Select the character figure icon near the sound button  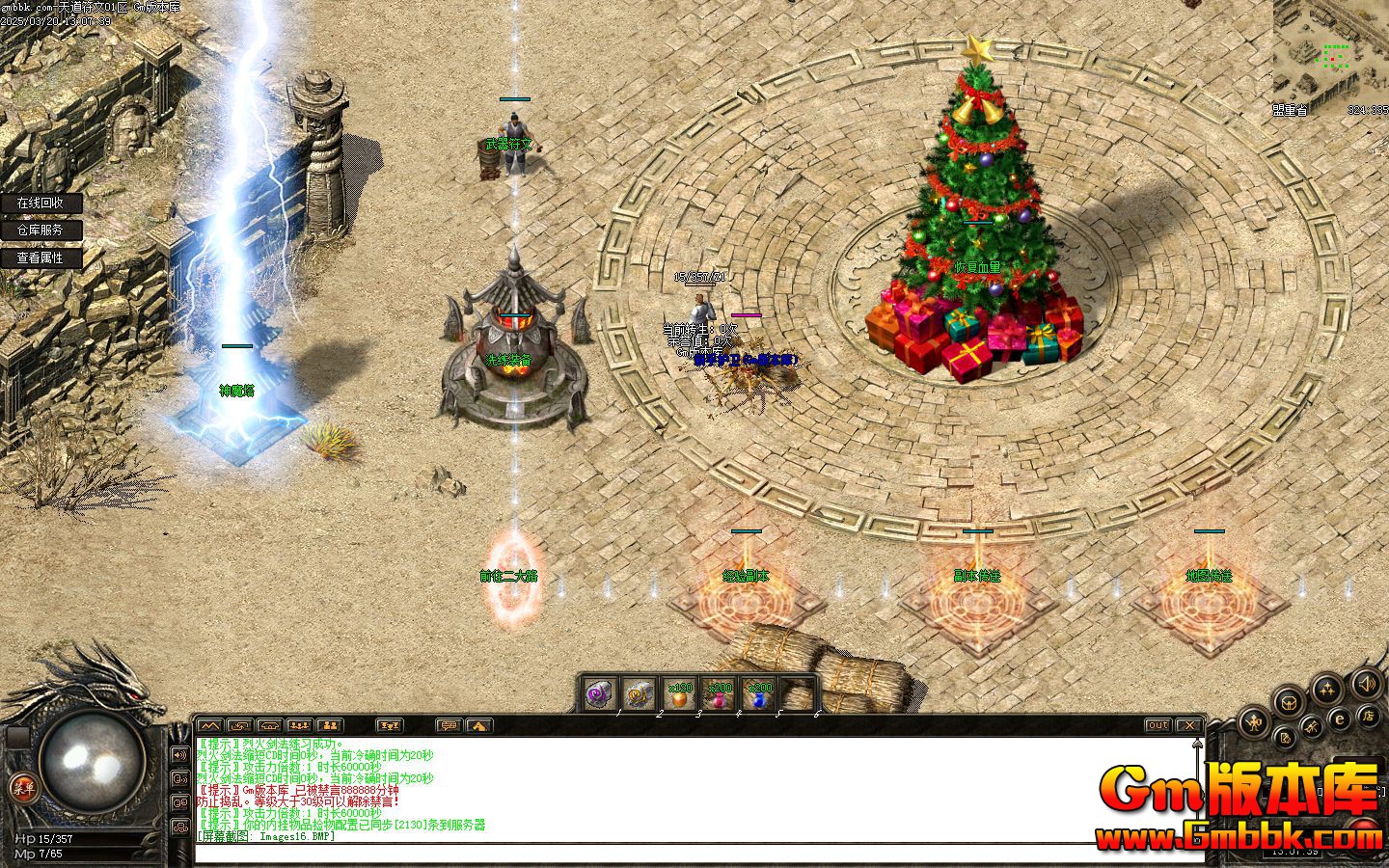coord(1254,721)
